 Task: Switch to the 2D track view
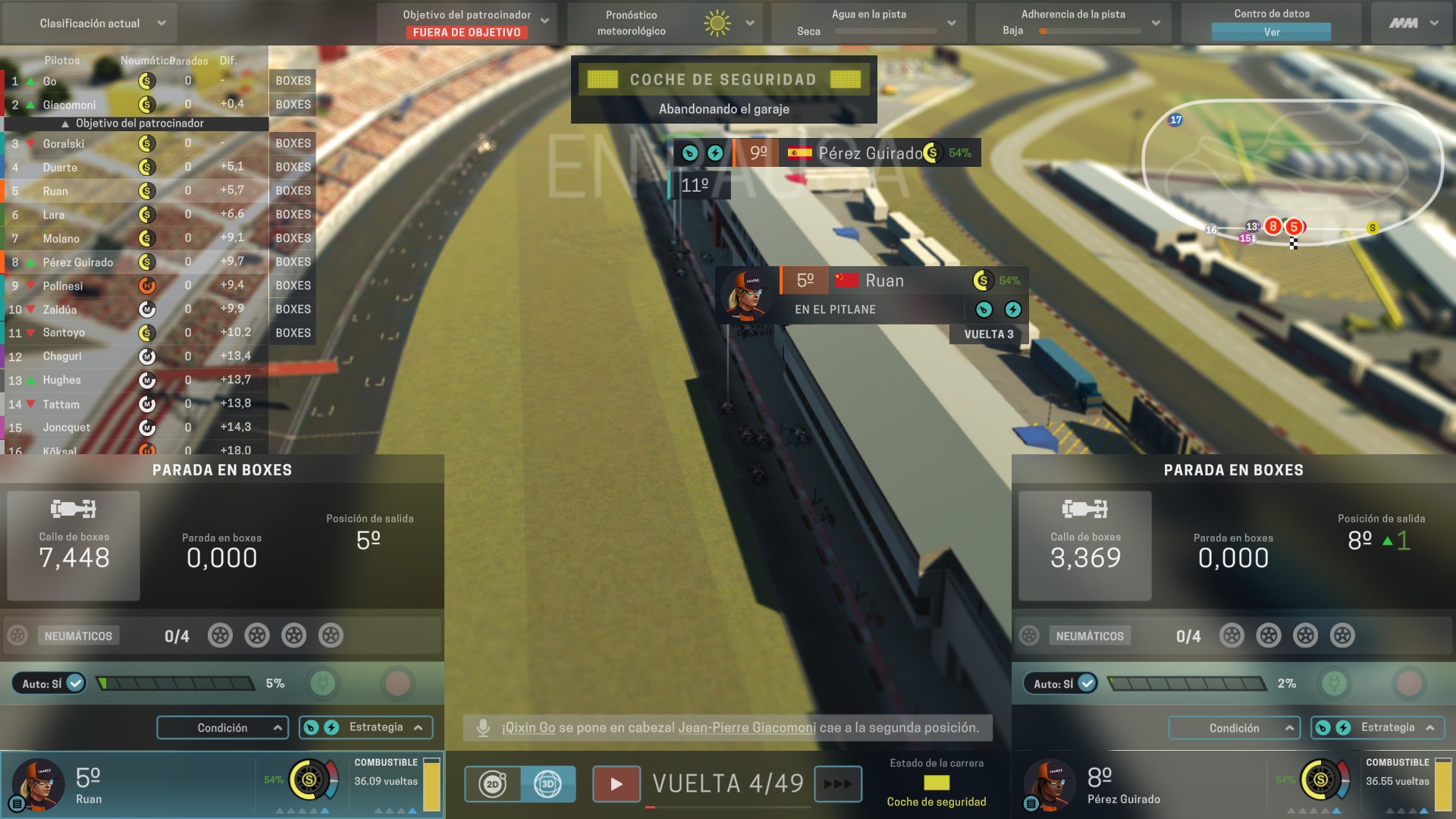coord(494,784)
